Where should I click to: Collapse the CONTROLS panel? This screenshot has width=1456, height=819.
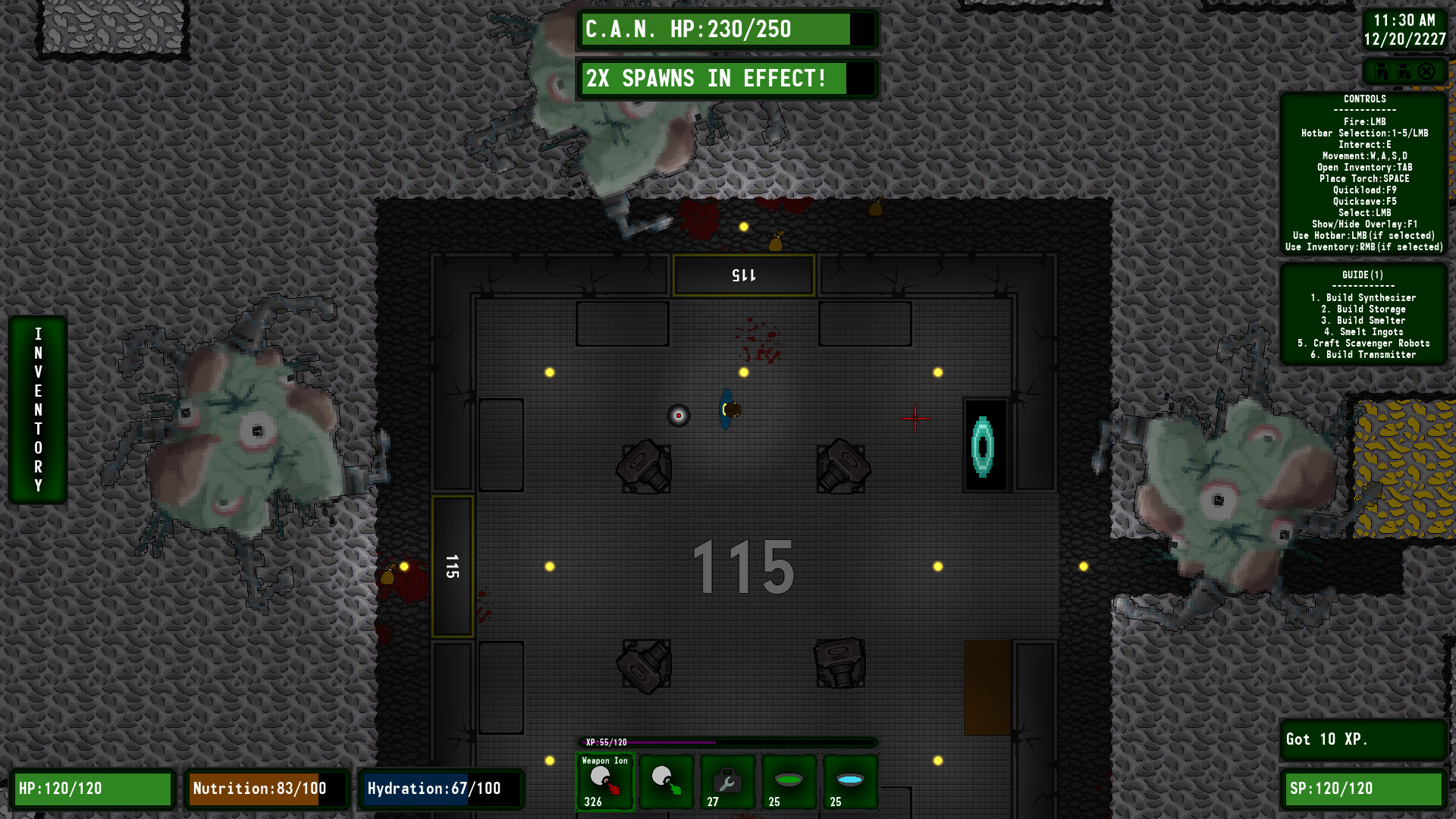pos(1363,99)
